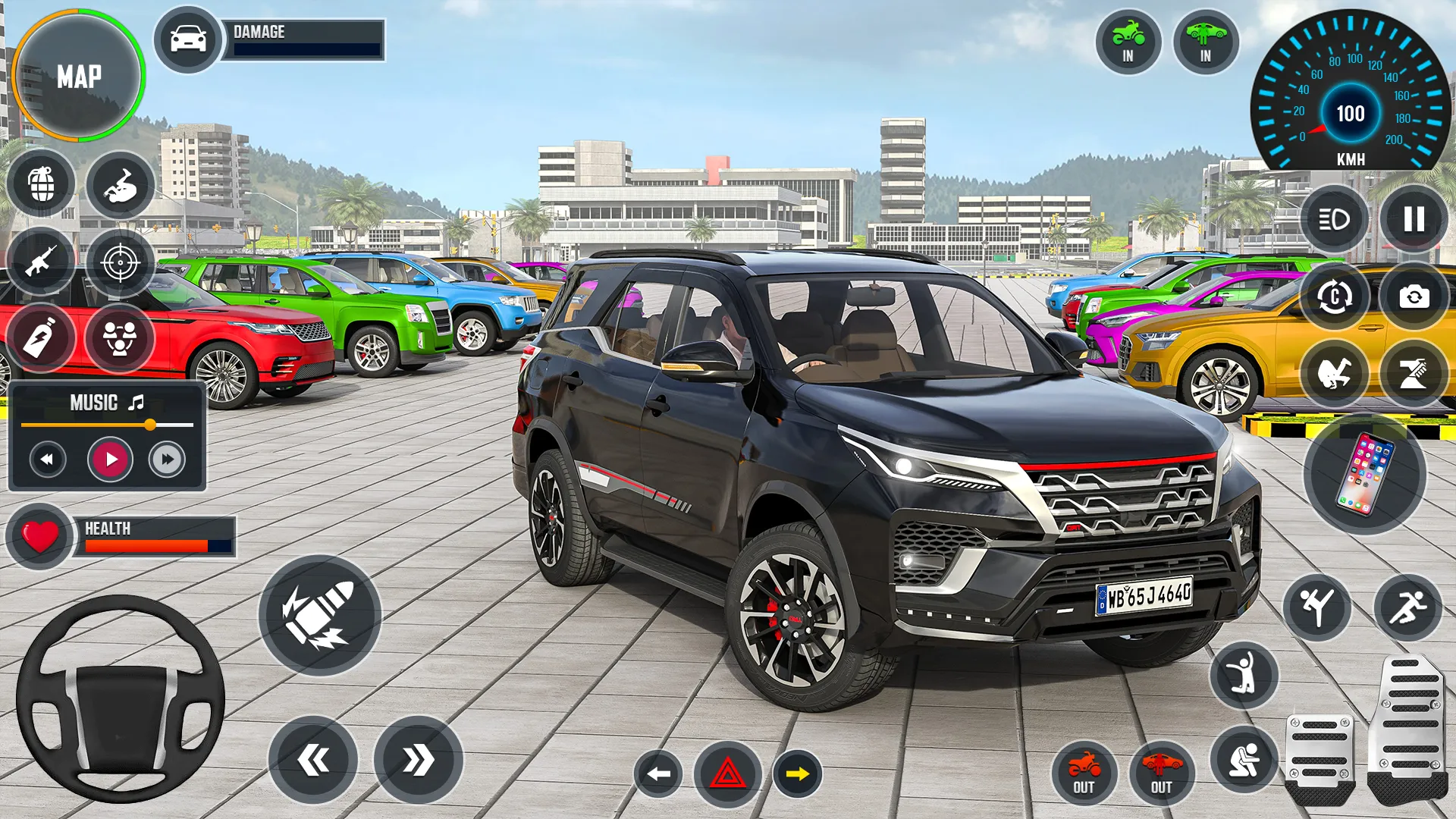This screenshot has width=1456, height=819.
Task: Choose the assault rifle icon
Action: [40, 262]
